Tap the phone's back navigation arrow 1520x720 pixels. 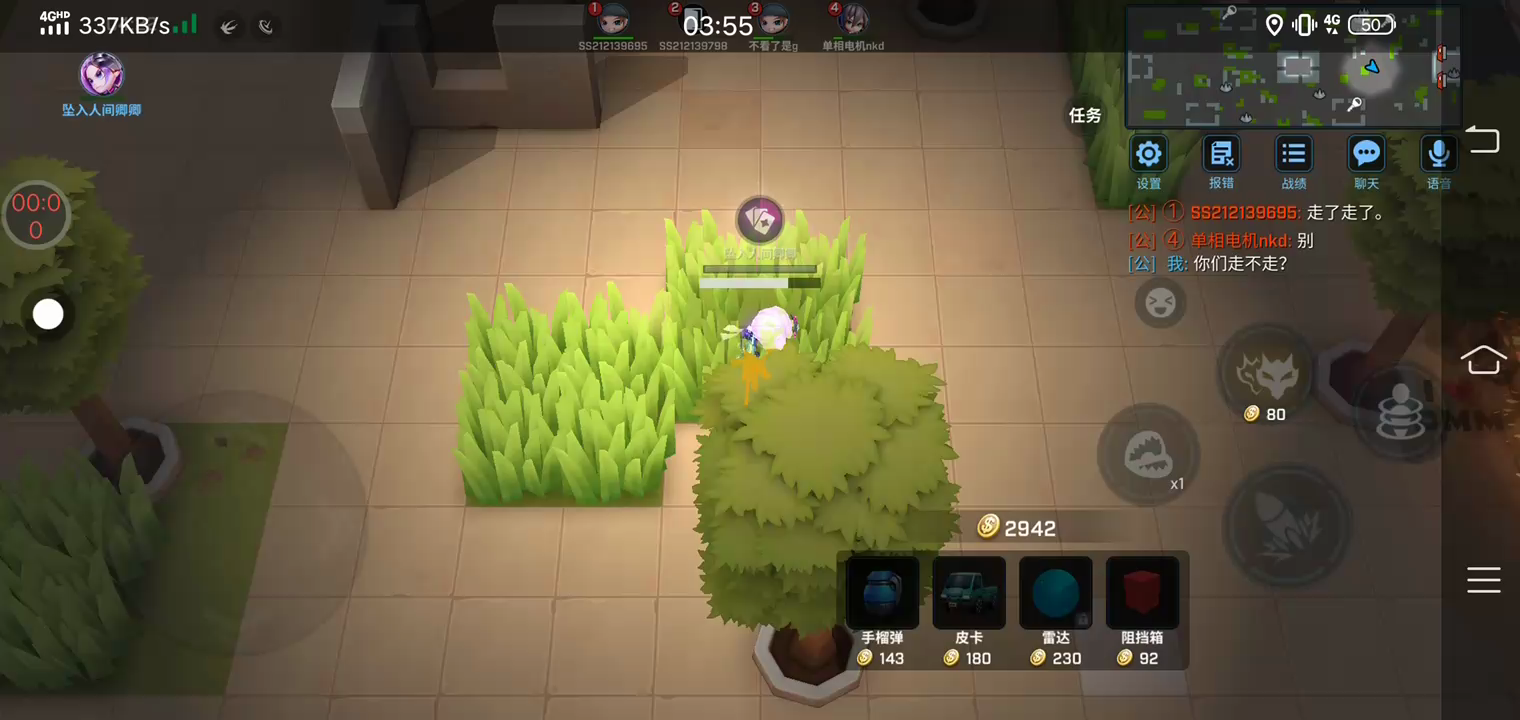[1483, 140]
